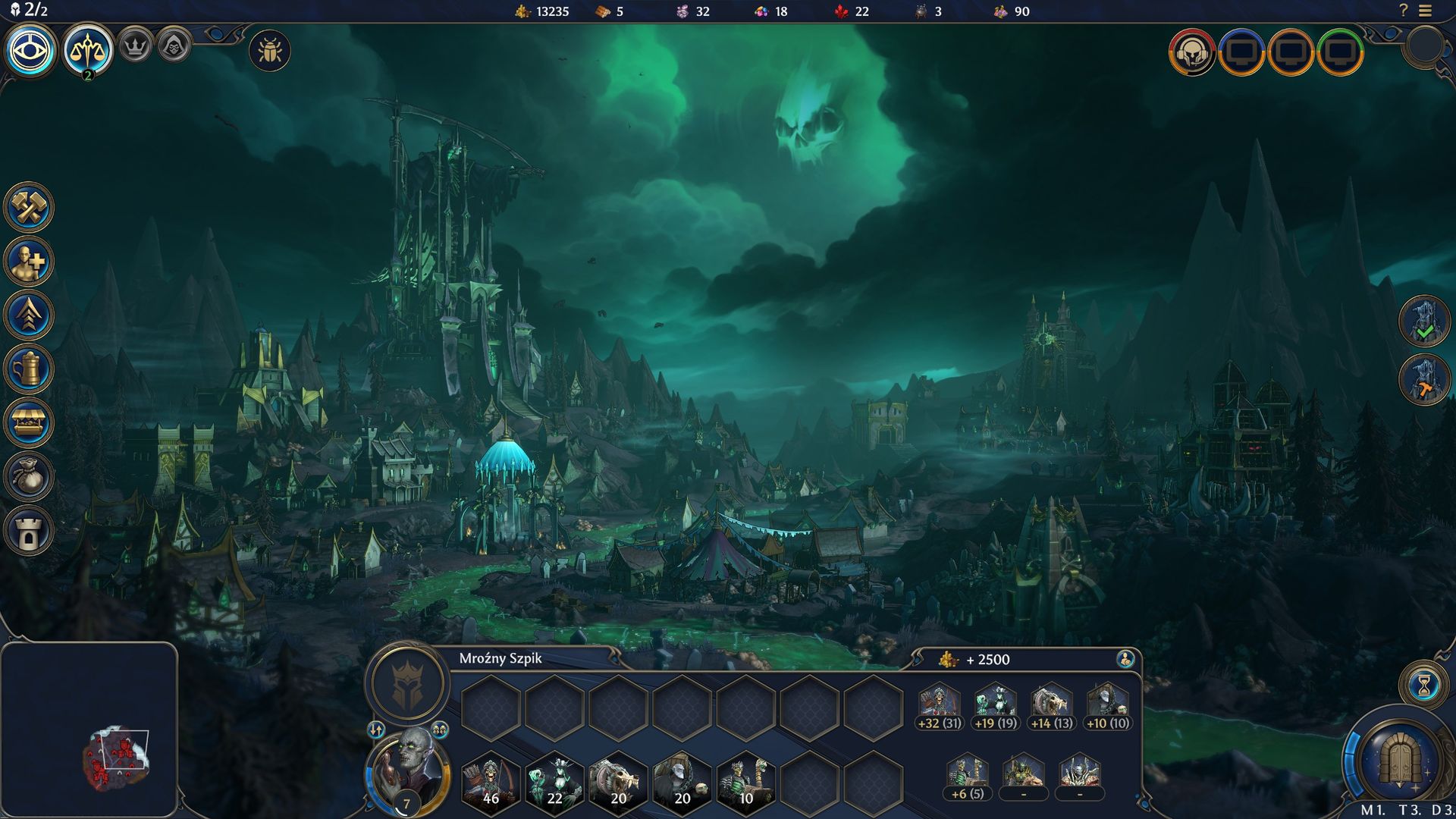The width and height of the screenshot is (1456, 819).
Task: Leave town via the door button
Action: pos(1399,761)
